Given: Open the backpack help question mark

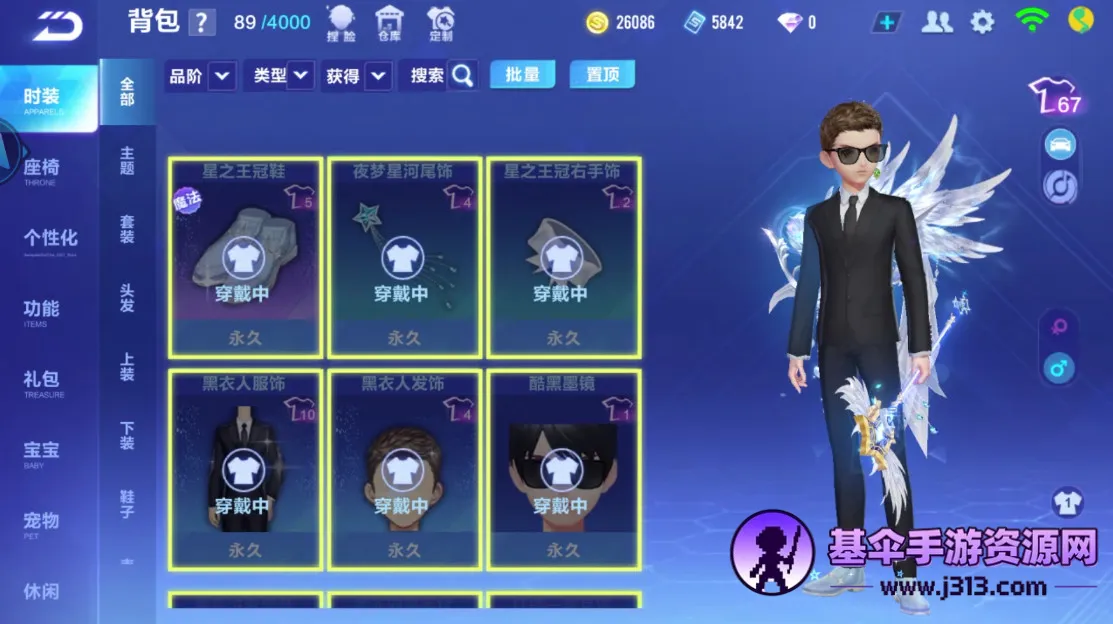Looking at the screenshot, I should [x=202, y=22].
